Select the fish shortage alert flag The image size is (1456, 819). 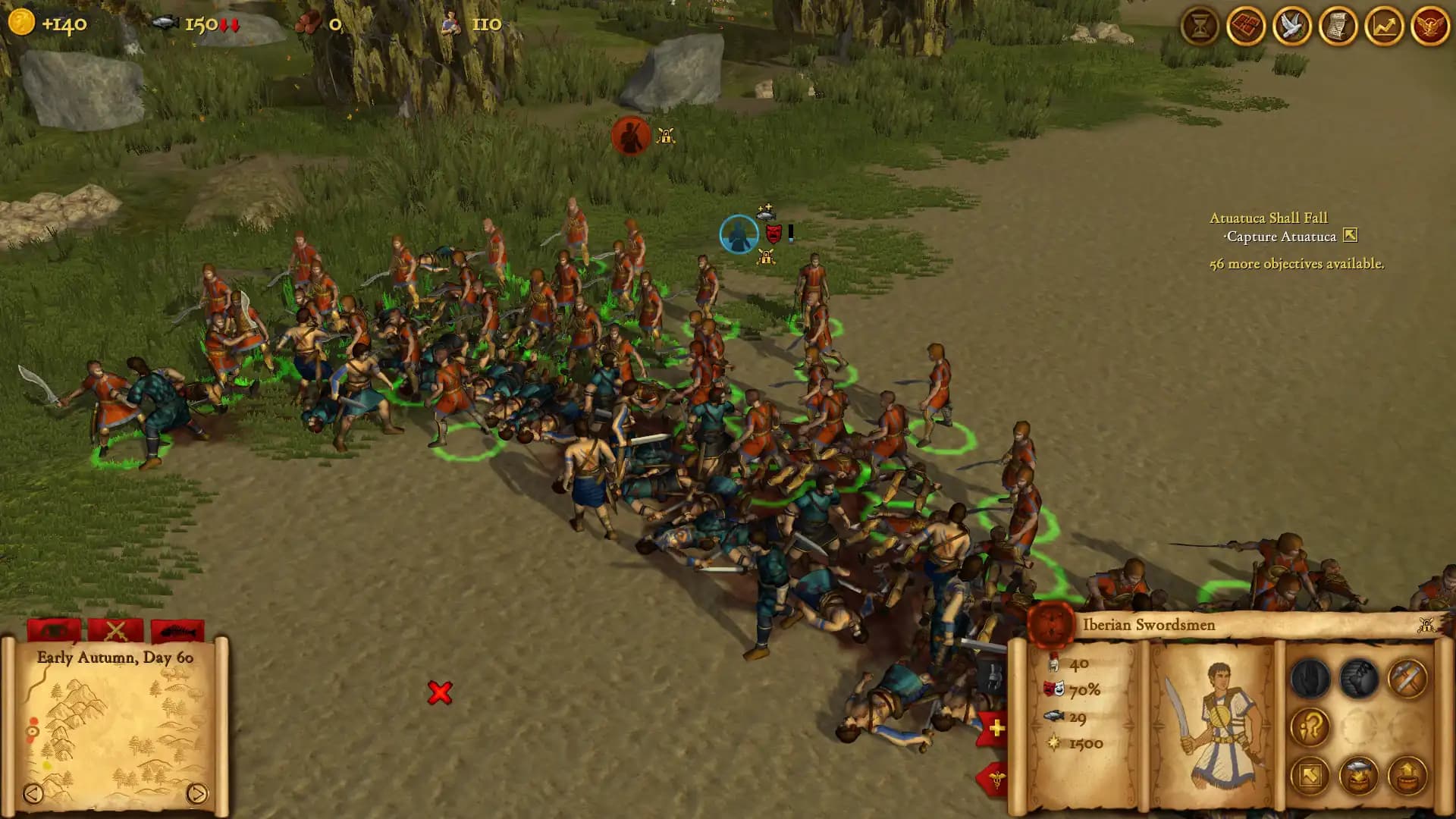tap(176, 631)
